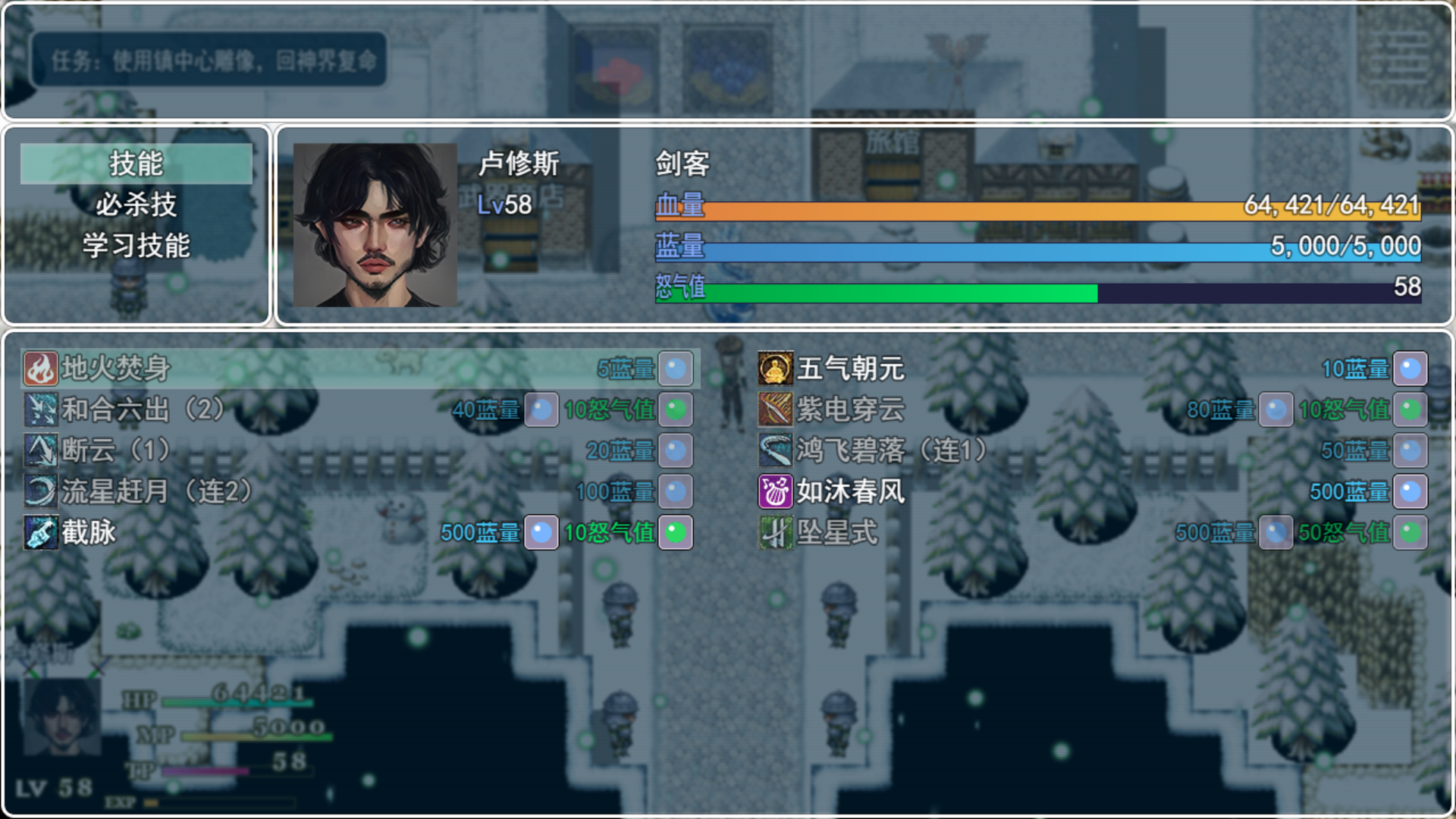Viewport: 1456px width, 819px height.
Task: Click the 和合六出 dragon skill icon
Action: (41, 410)
